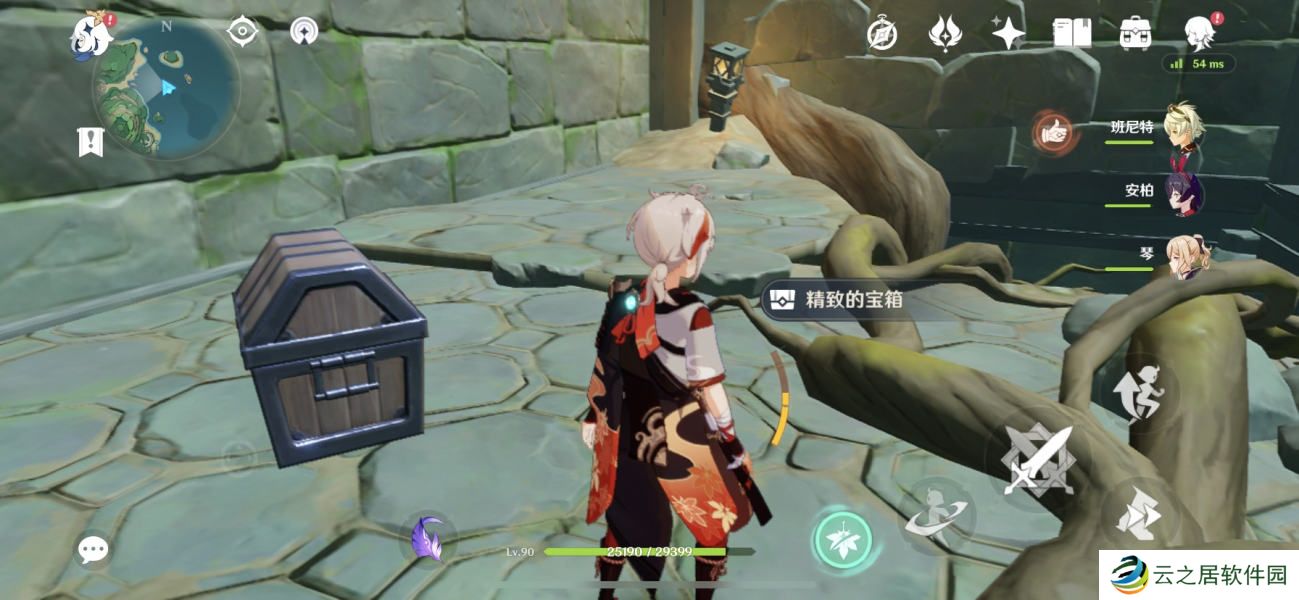Open the co-op hand icon
The width and height of the screenshot is (1299, 600).
tap(1053, 130)
